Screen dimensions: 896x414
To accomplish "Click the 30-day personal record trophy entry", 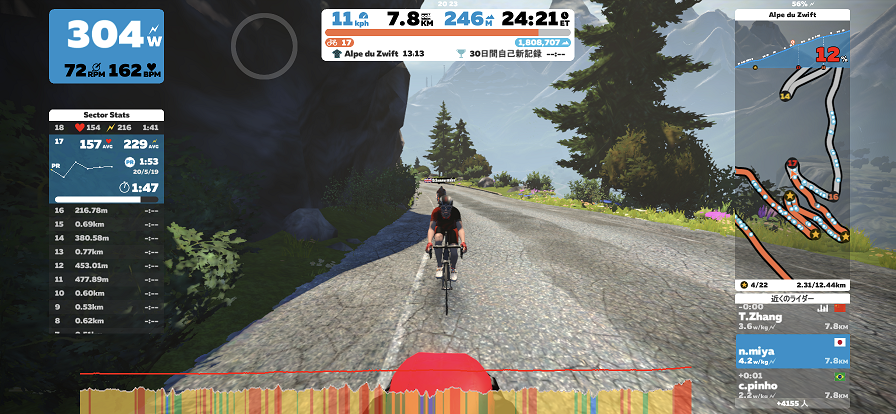I will pos(512,54).
